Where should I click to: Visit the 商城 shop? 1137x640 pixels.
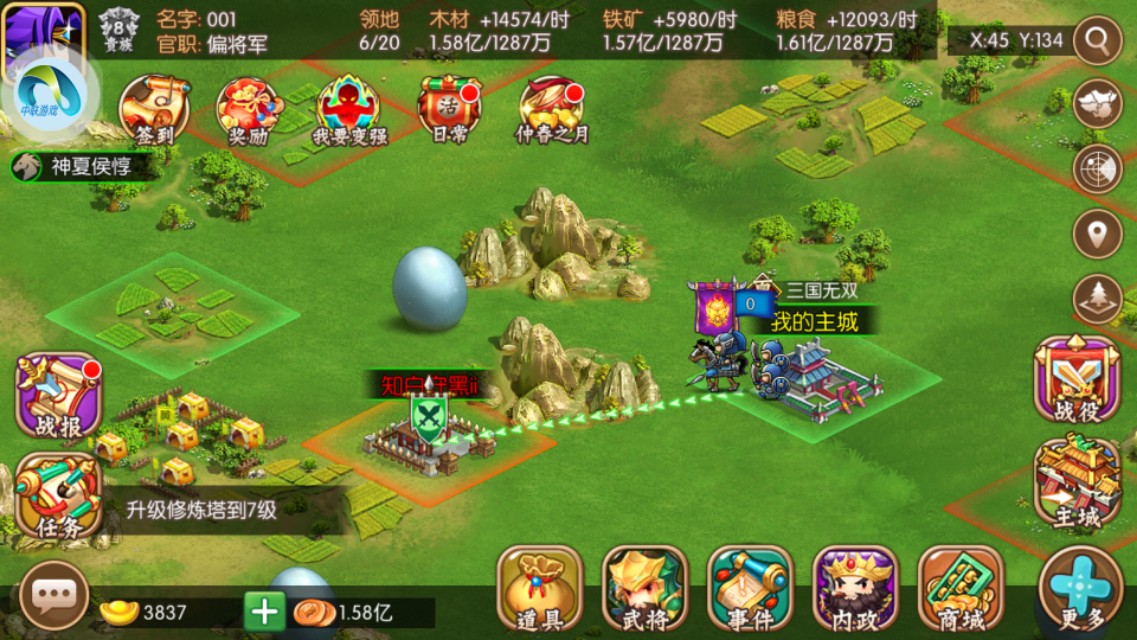click(x=960, y=589)
